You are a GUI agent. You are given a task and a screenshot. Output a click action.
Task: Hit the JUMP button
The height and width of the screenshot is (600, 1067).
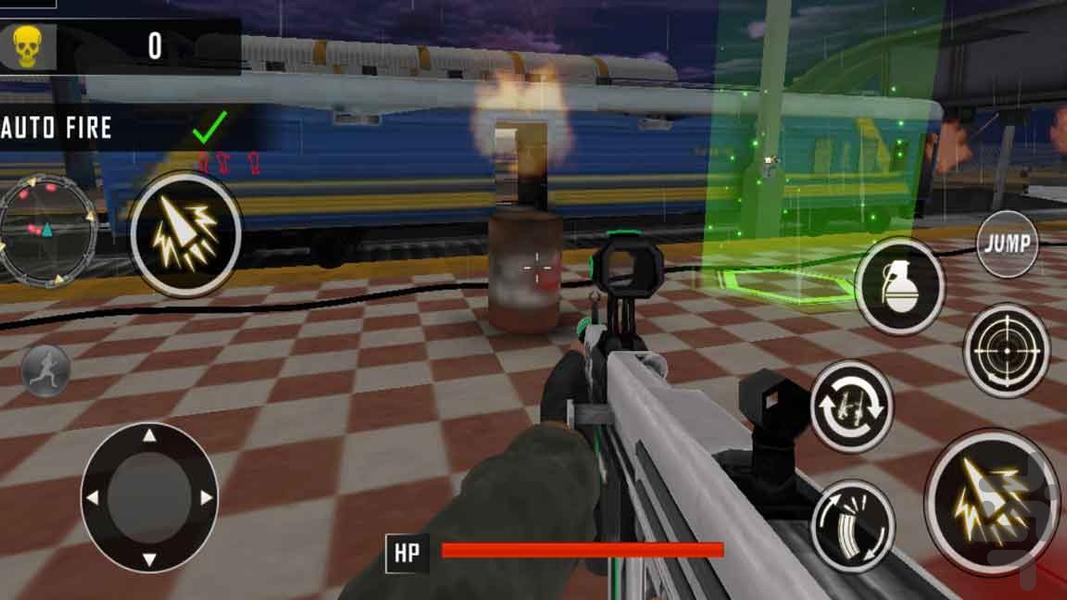tap(1007, 244)
